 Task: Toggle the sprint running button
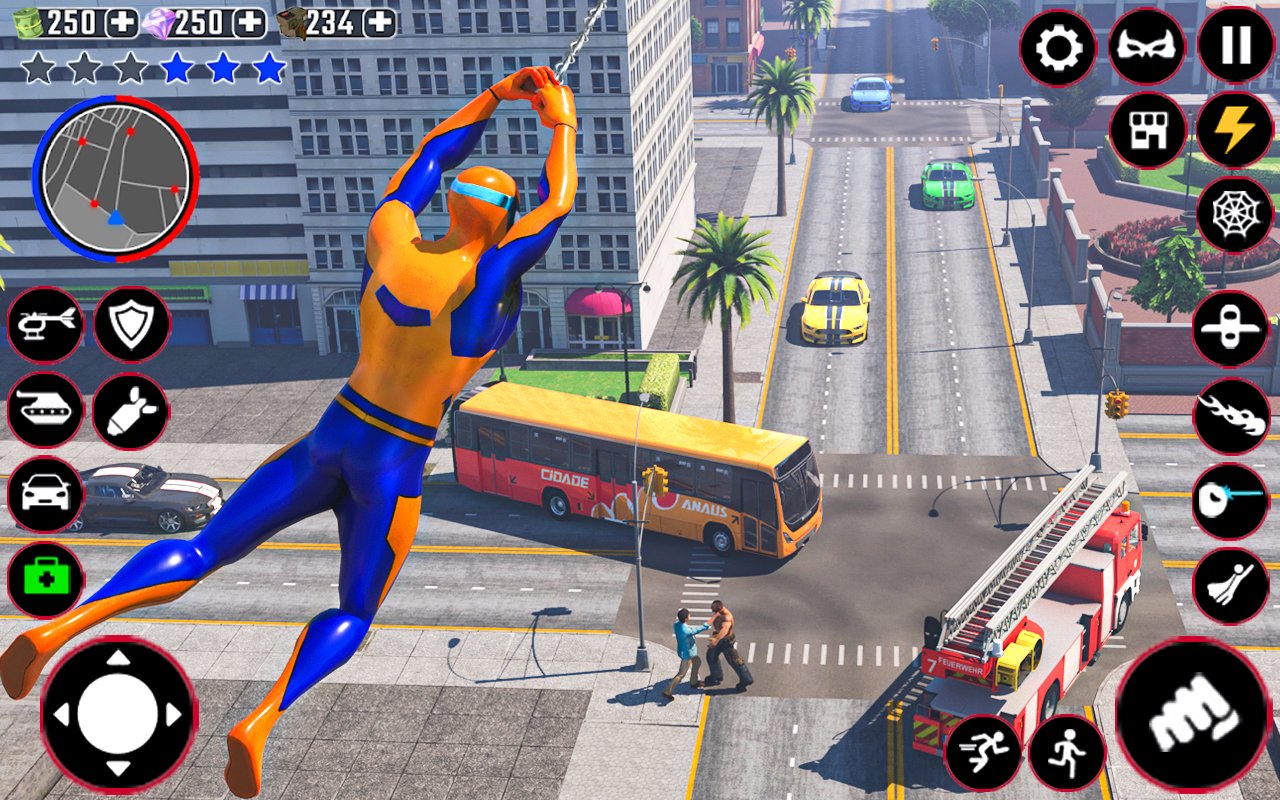click(x=983, y=753)
